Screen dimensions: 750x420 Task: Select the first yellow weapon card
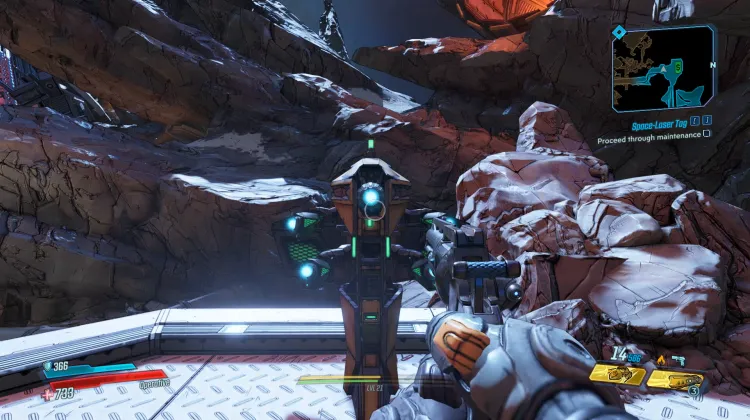(x=616, y=375)
